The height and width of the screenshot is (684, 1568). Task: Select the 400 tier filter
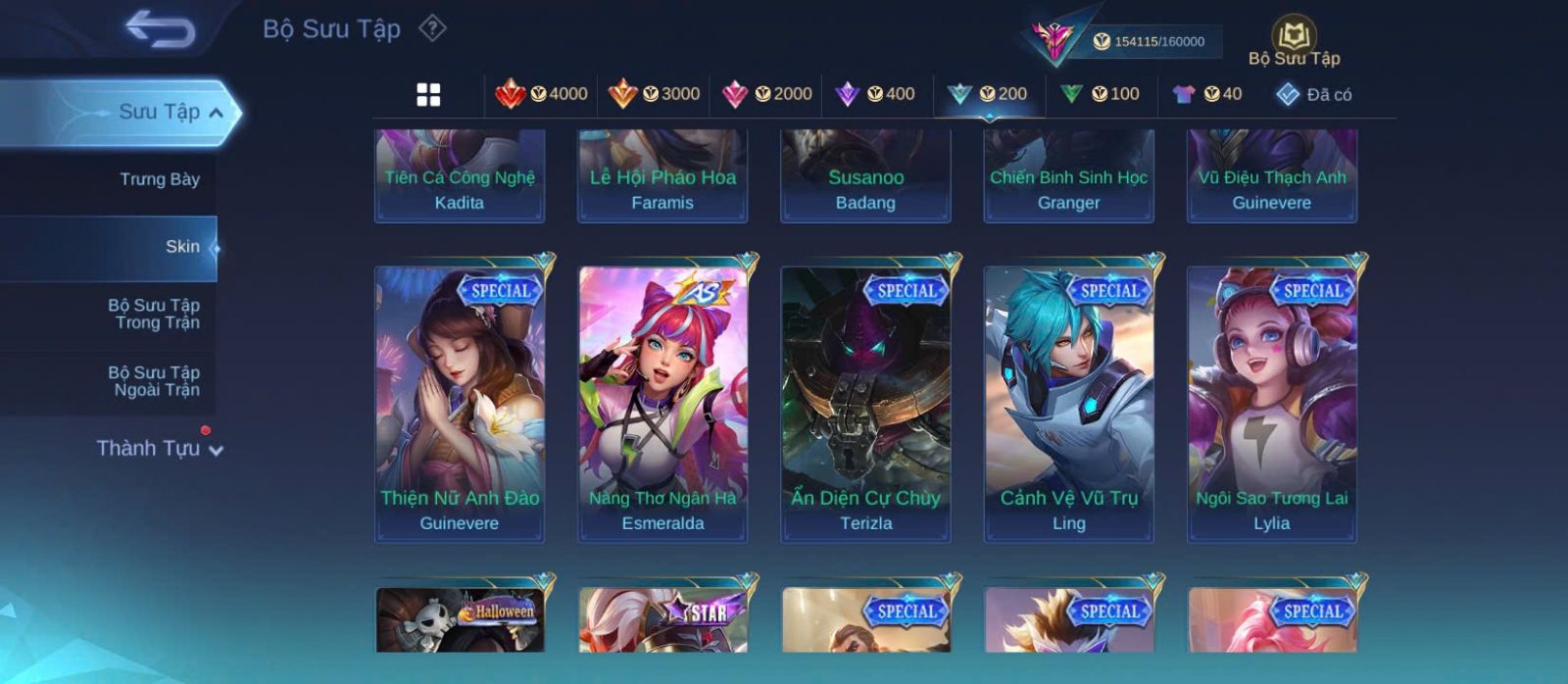(875, 94)
